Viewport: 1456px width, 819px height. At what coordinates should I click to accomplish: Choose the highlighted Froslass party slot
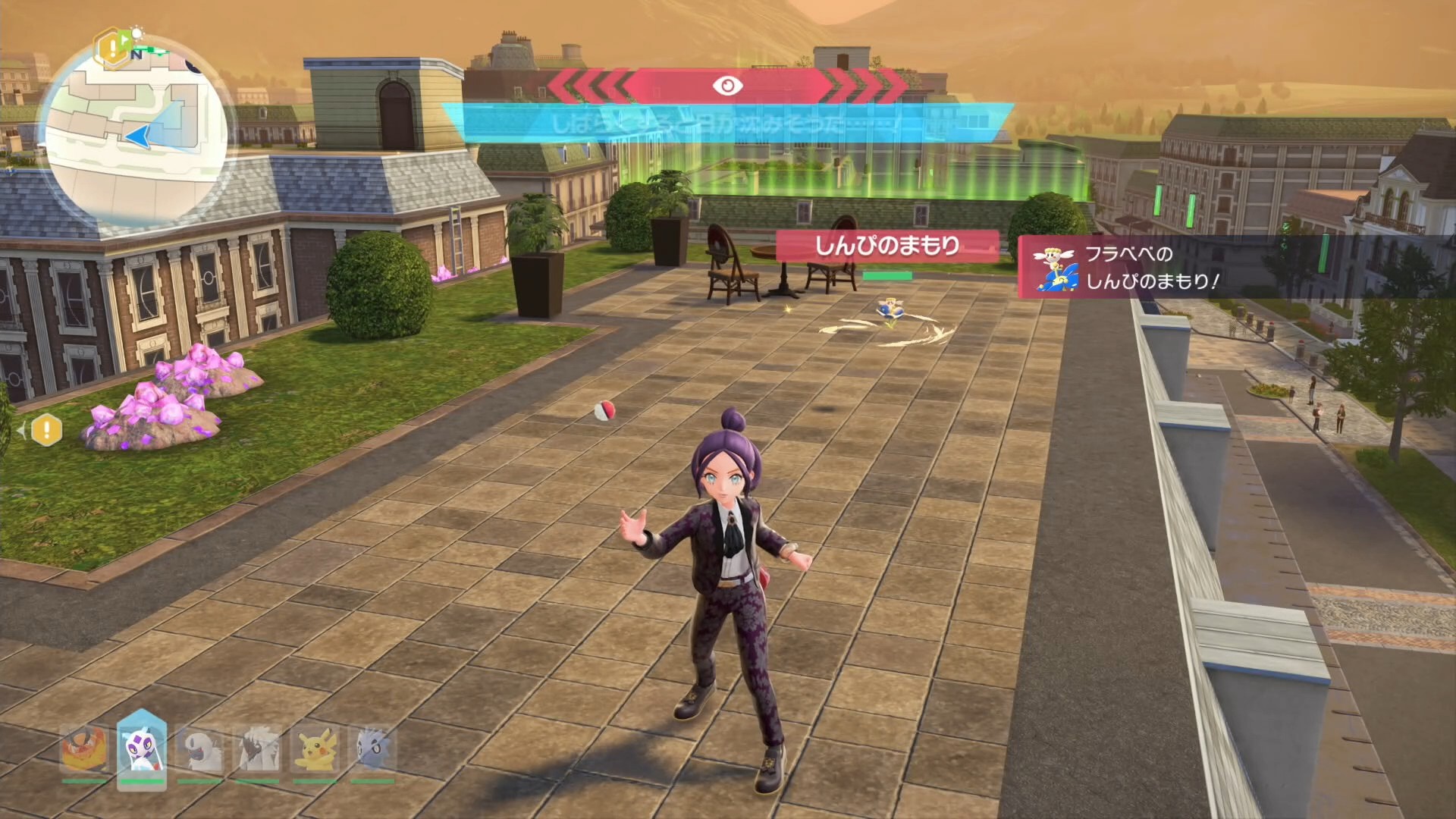tap(142, 748)
